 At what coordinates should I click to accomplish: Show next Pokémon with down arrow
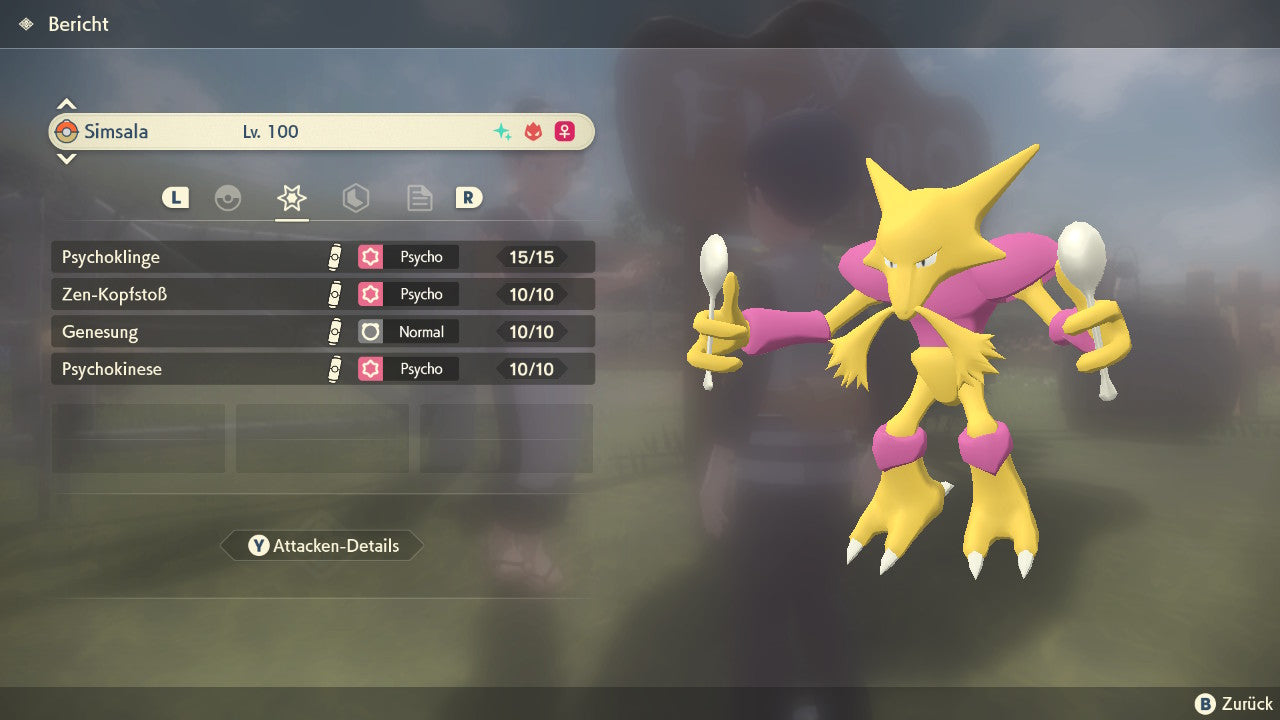point(66,158)
